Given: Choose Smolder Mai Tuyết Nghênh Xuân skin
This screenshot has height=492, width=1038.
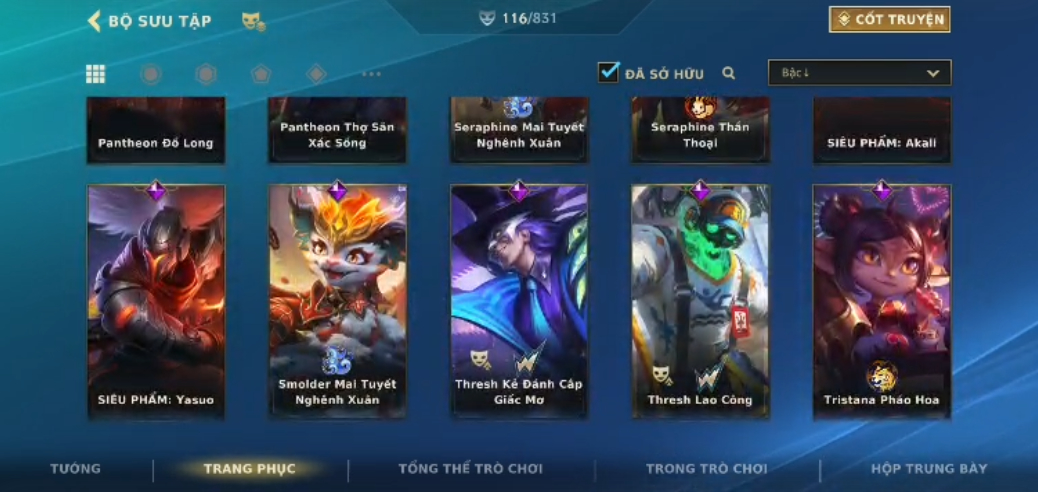Looking at the screenshot, I should tap(338, 301).
